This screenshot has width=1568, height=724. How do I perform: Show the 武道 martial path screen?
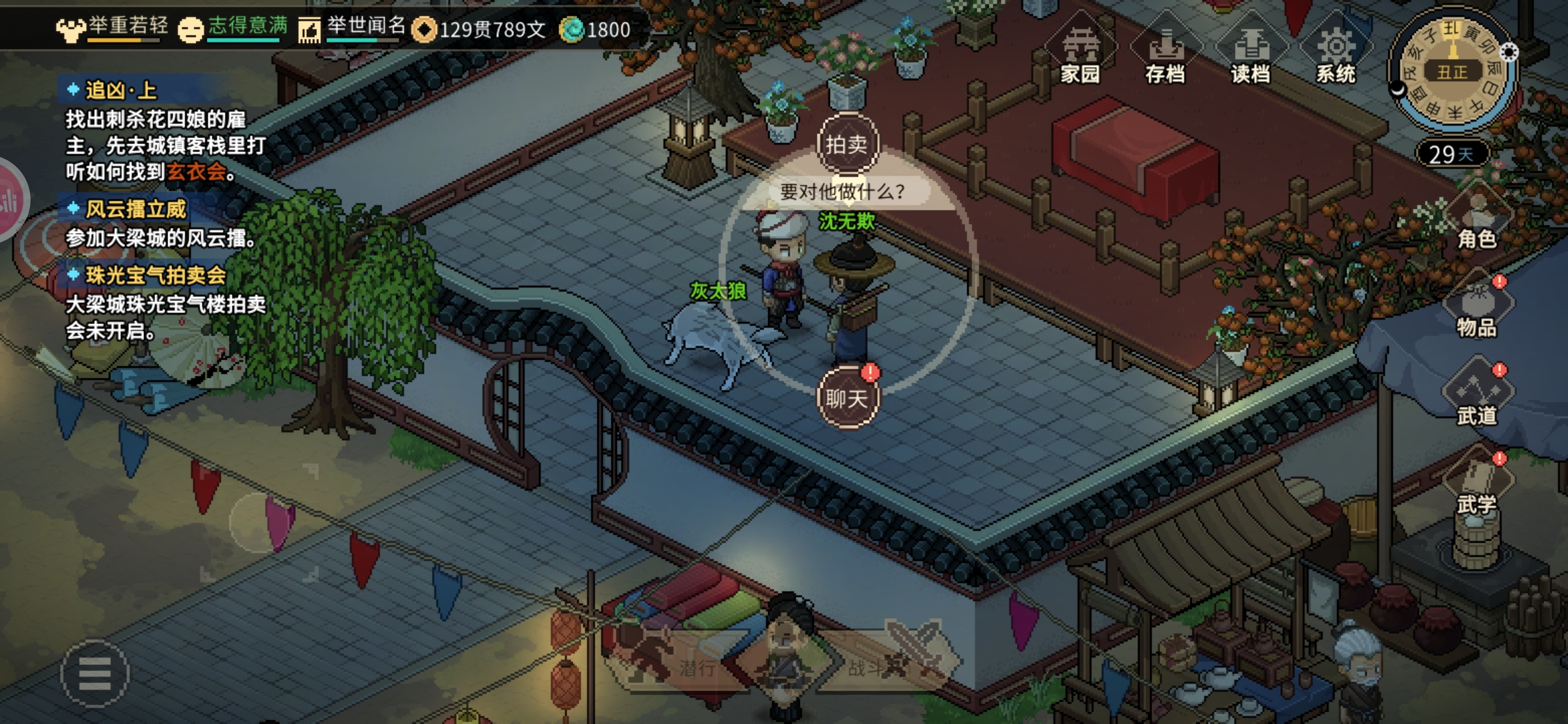point(1477,397)
